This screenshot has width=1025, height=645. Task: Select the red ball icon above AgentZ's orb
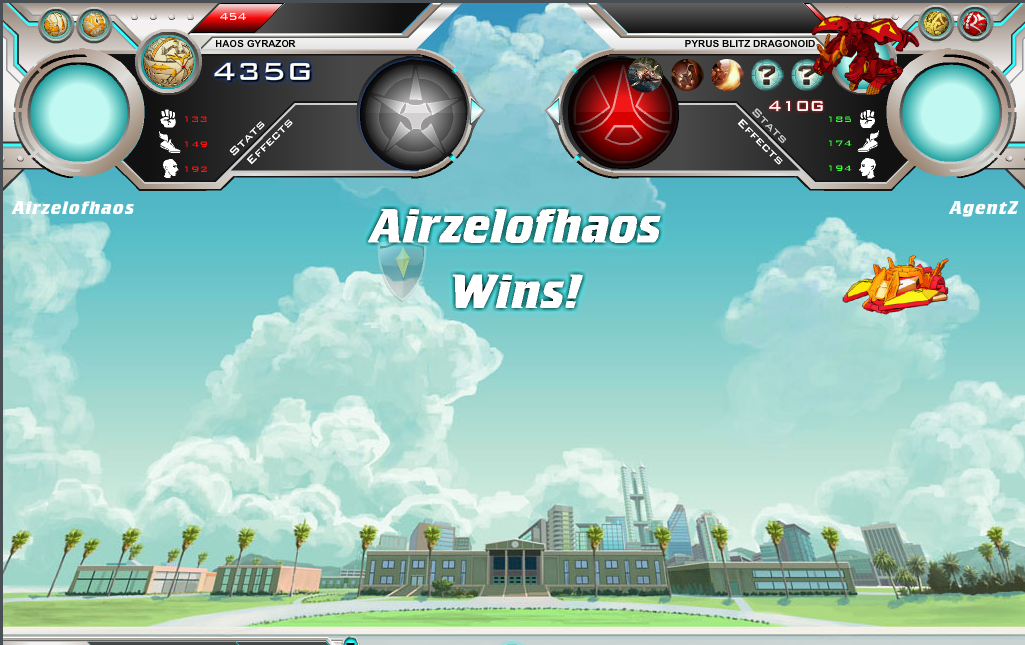coord(973,23)
